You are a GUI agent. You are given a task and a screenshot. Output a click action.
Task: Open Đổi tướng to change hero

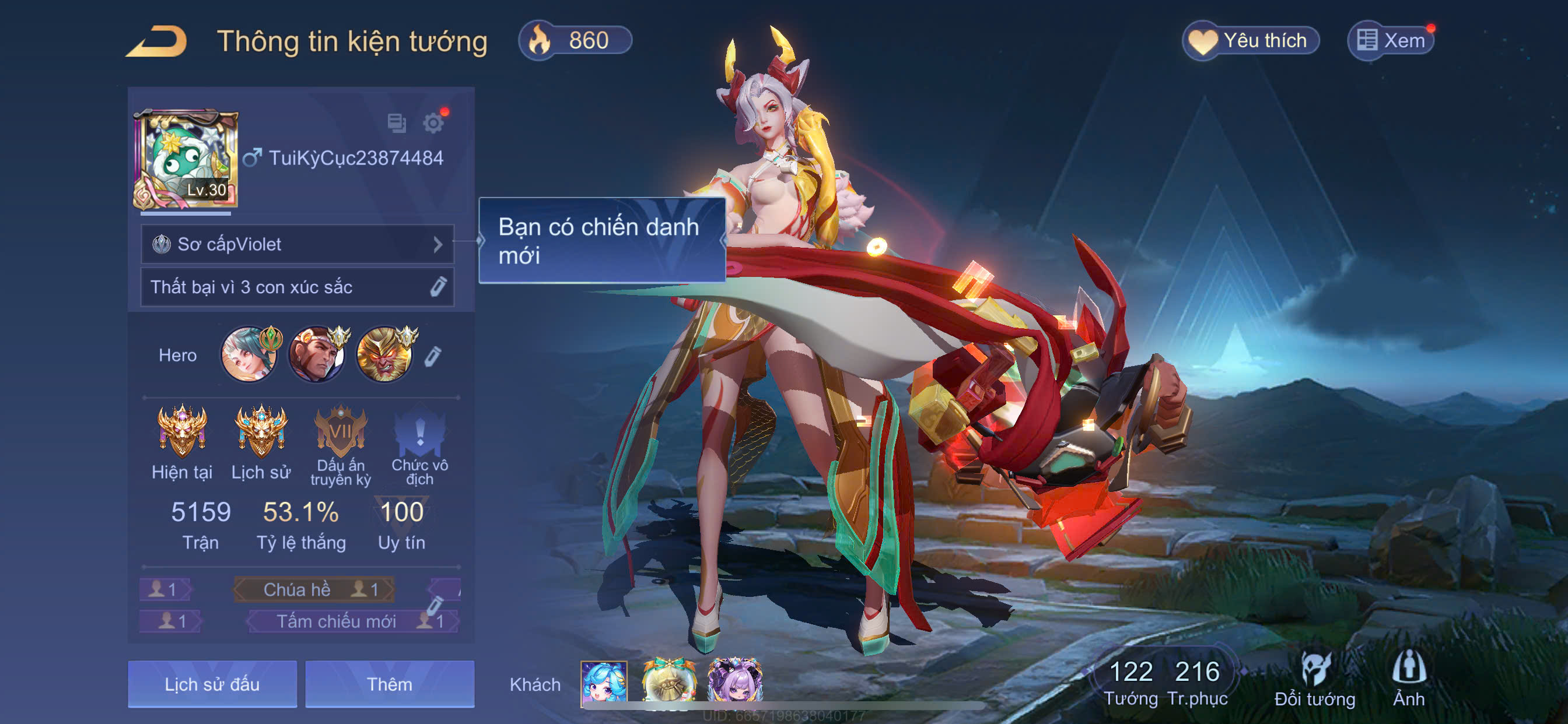click(x=1315, y=679)
